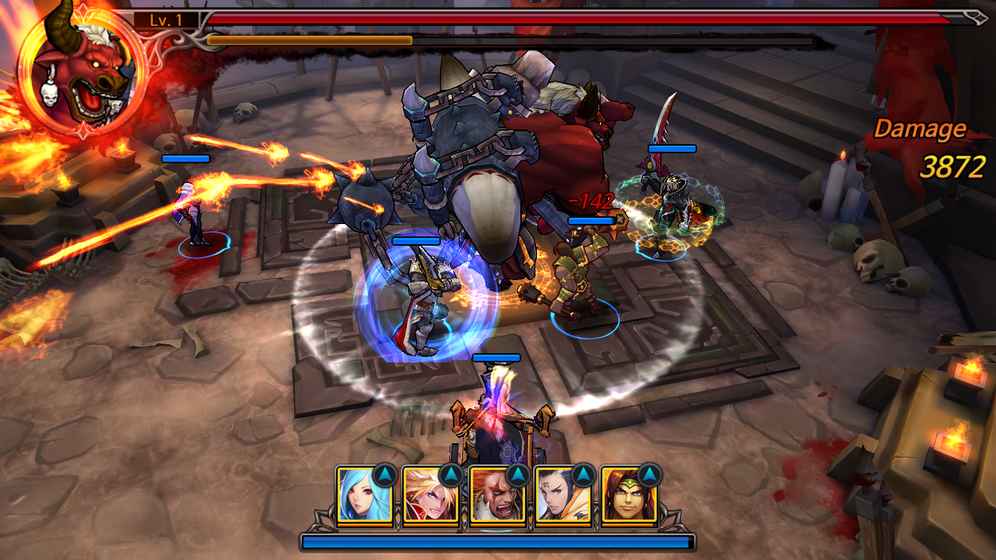The width and height of the screenshot is (996, 560).
Task: Trigger the brown-haired hero with green headband
Action: (629, 495)
